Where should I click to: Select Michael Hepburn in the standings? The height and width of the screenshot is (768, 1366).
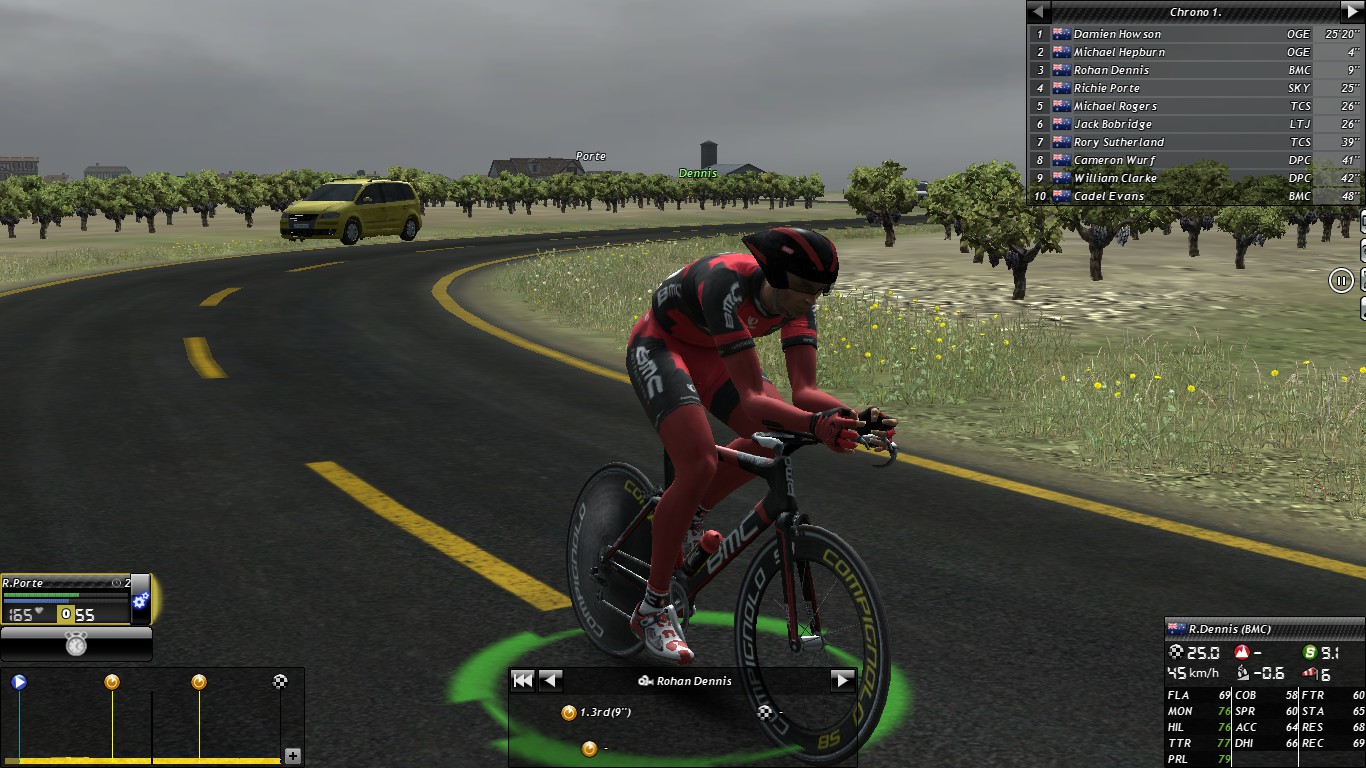(x=1119, y=52)
